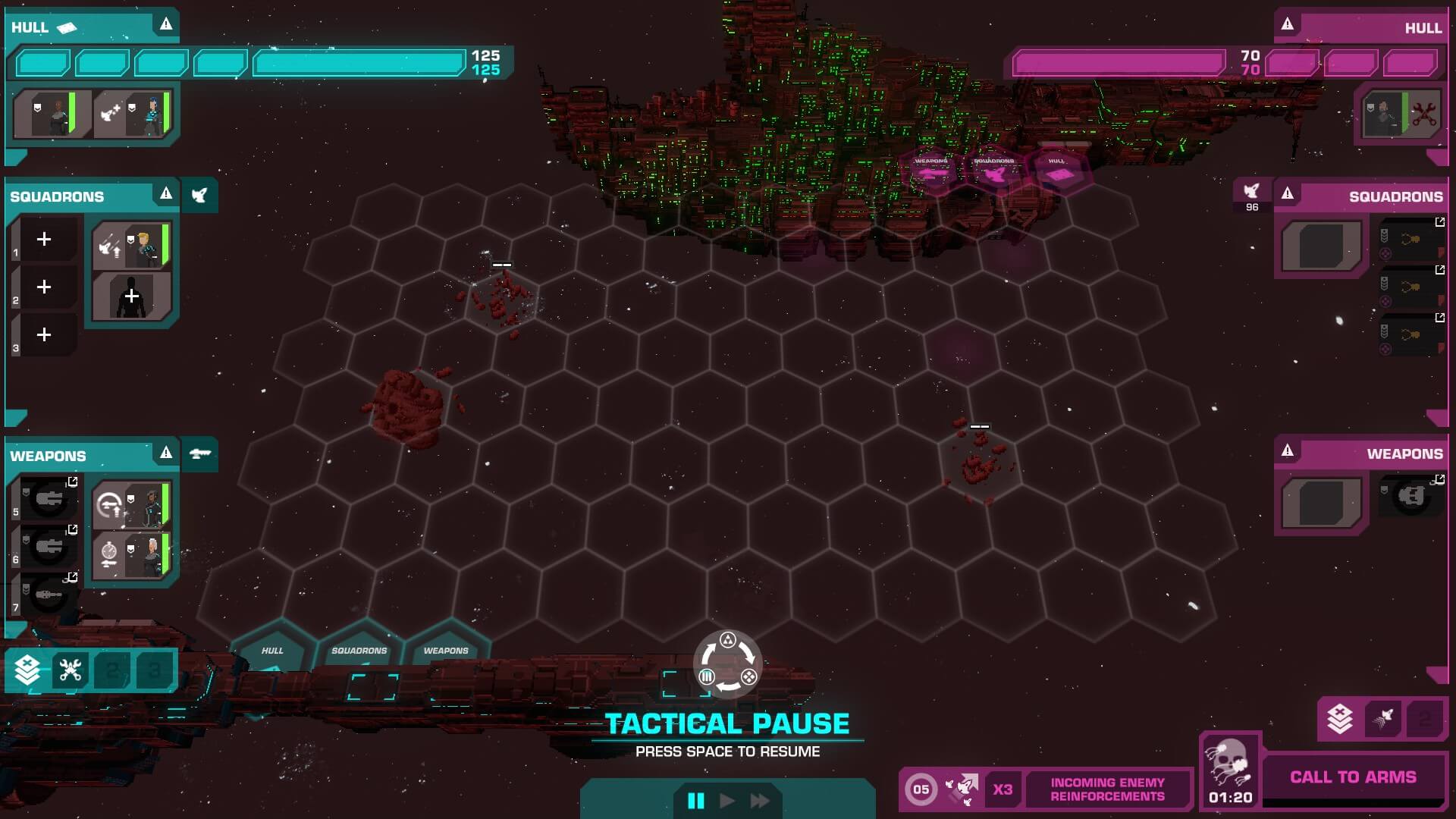The image size is (1456, 819).
Task: Select the player's Hull hex marker
Action: click(272, 652)
